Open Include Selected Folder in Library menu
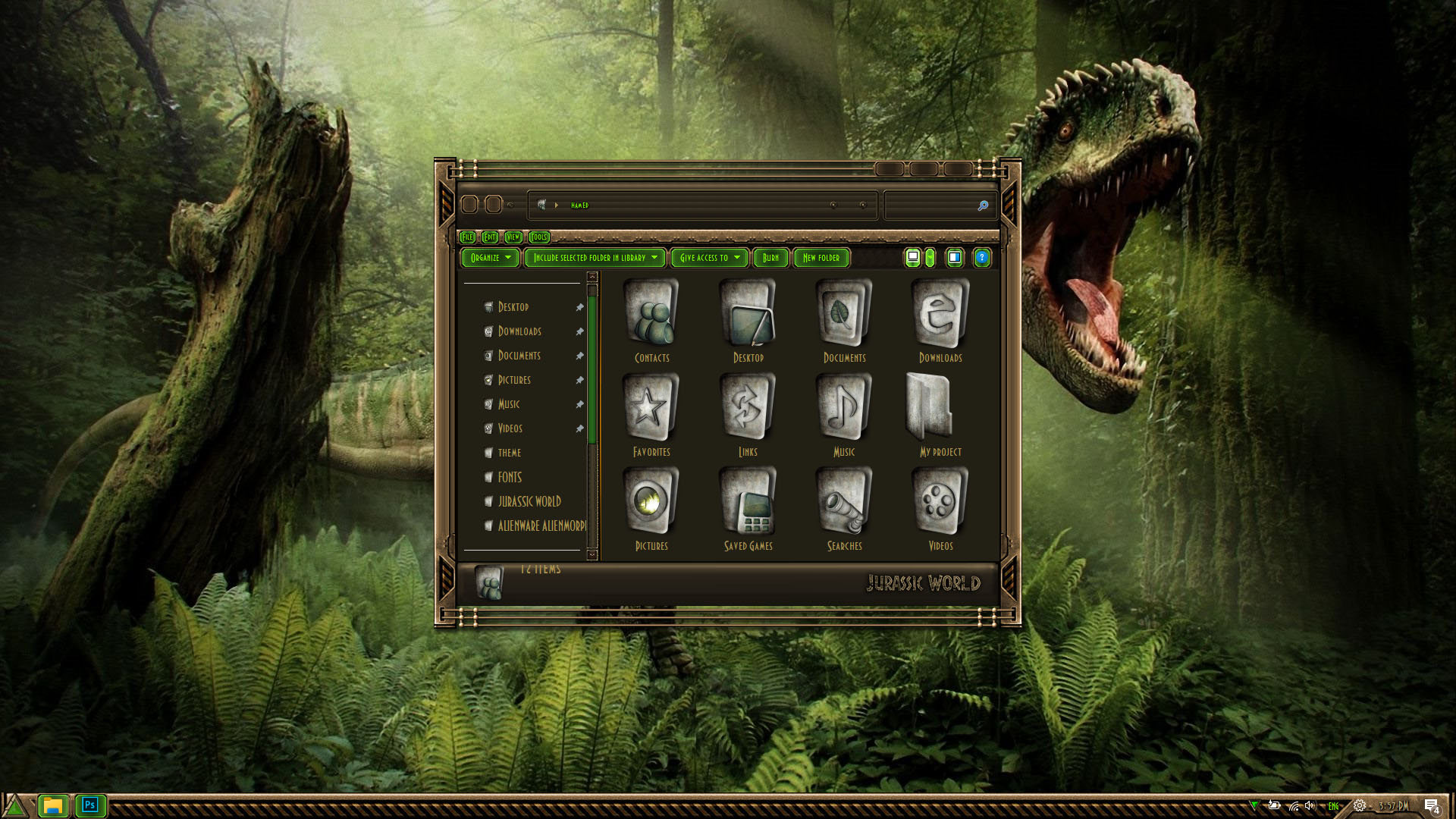 [x=595, y=258]
